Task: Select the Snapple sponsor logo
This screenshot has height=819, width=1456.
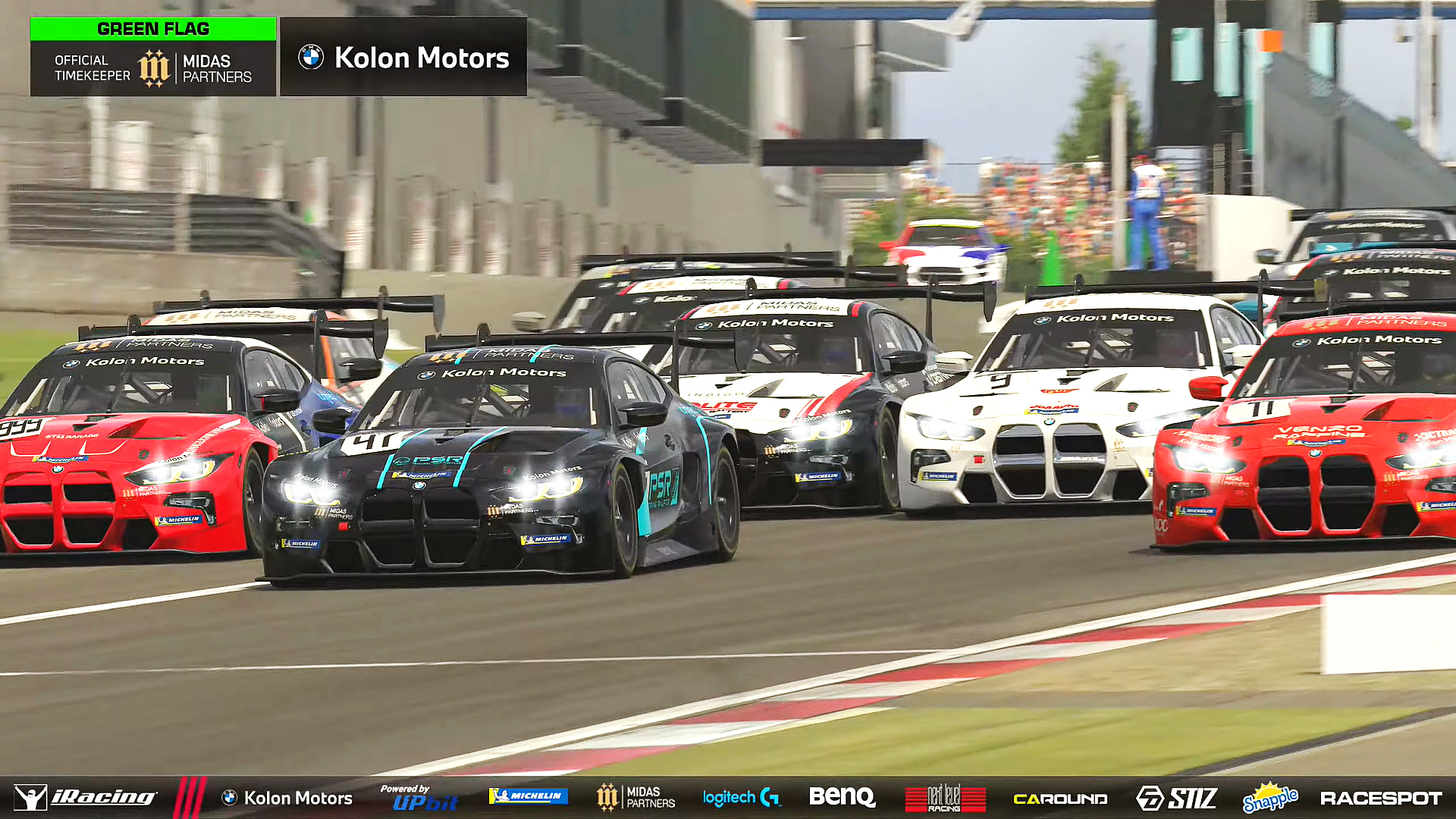Action: point(1270,798)
